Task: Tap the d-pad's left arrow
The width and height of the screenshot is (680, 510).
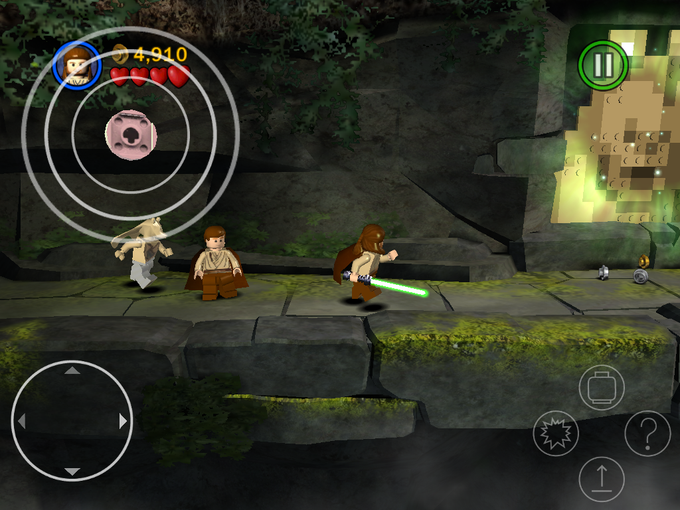Action: [22, 421]
